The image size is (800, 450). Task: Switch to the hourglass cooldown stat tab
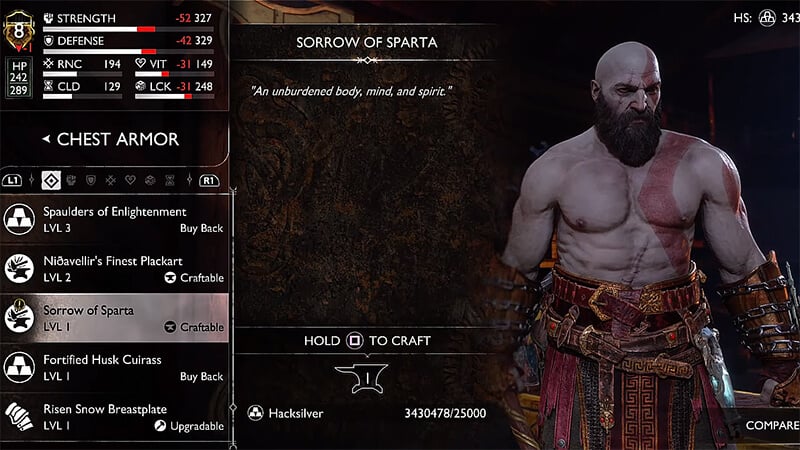[x=169, y=181]
